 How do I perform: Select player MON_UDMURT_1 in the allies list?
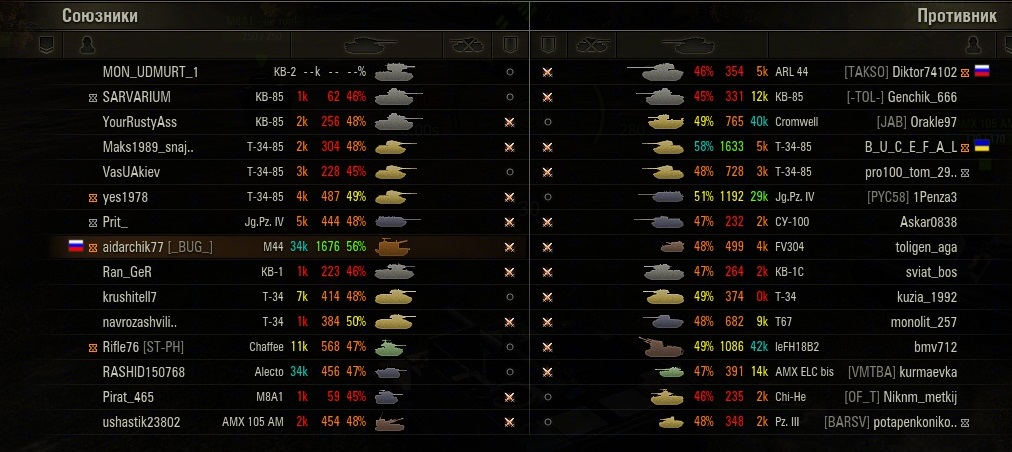[x=150, y=72]
